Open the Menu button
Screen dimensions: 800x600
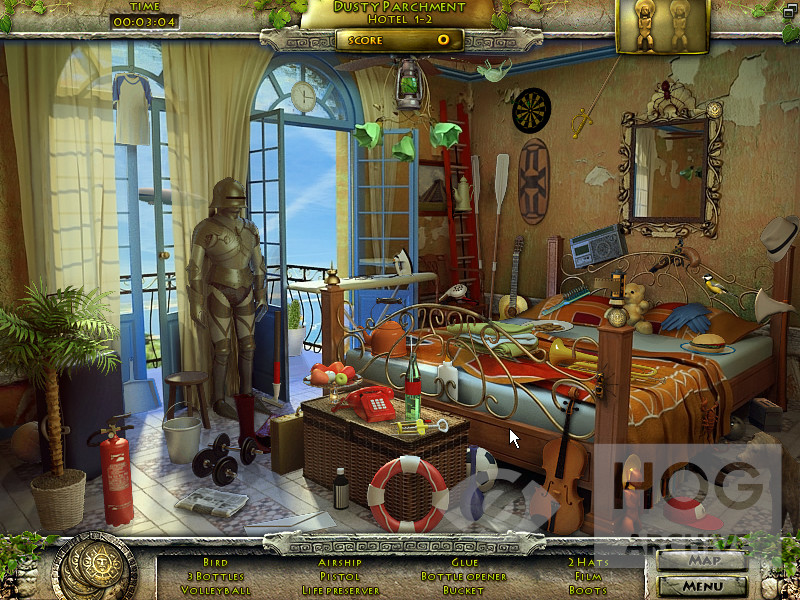(702, 585)
